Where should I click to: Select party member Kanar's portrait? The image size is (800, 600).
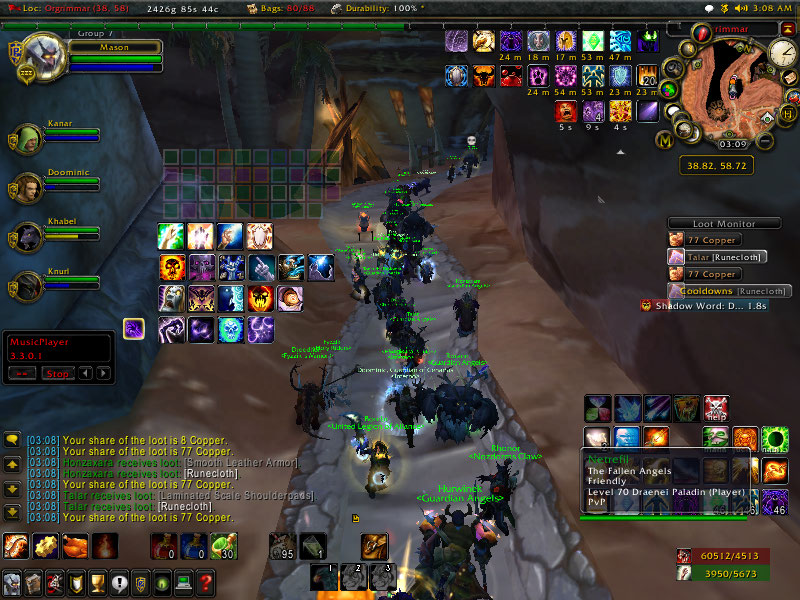pyautogui.click(x=27, y=139)
